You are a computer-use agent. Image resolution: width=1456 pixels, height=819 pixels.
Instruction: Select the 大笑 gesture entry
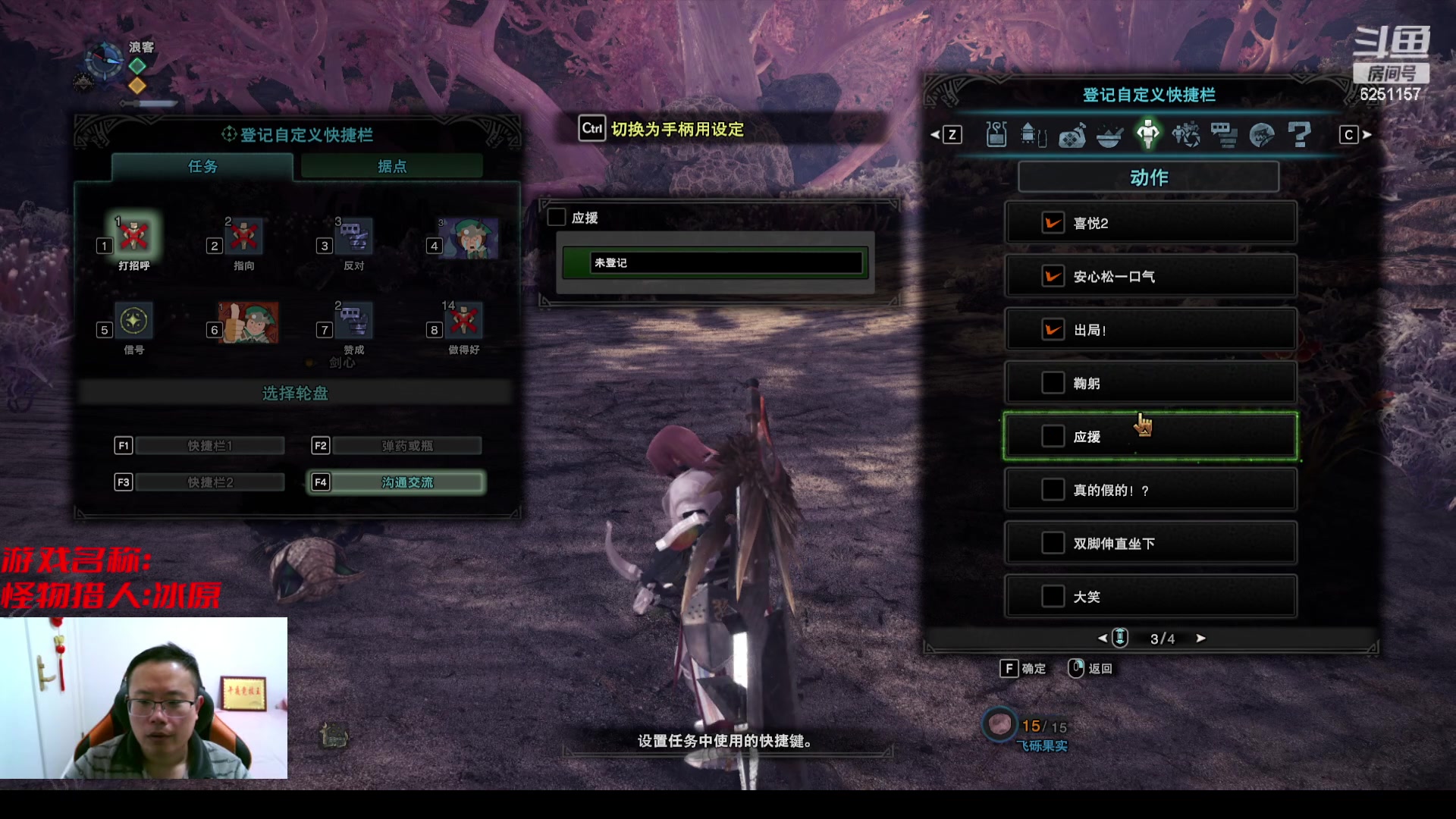[x=1150, y=597]
